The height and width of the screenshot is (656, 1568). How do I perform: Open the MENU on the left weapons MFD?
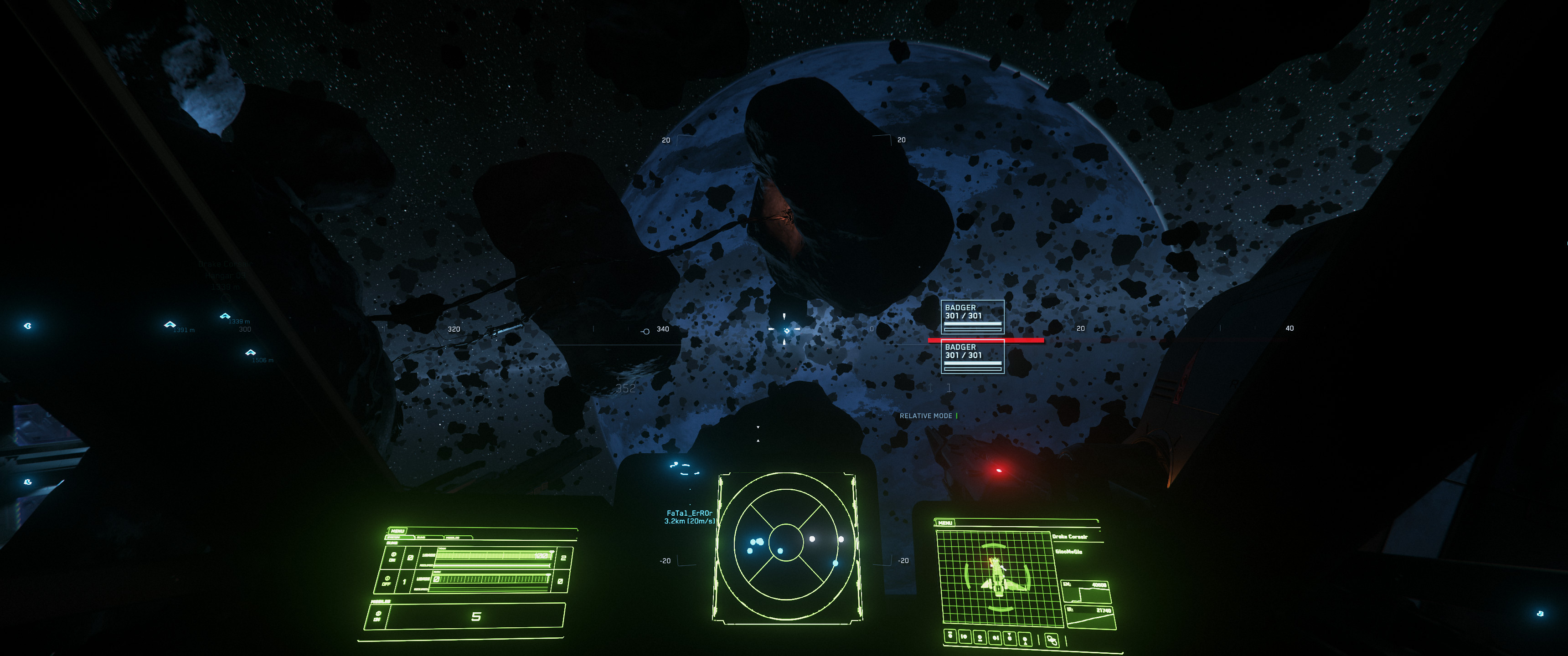[x=398, y=531]
